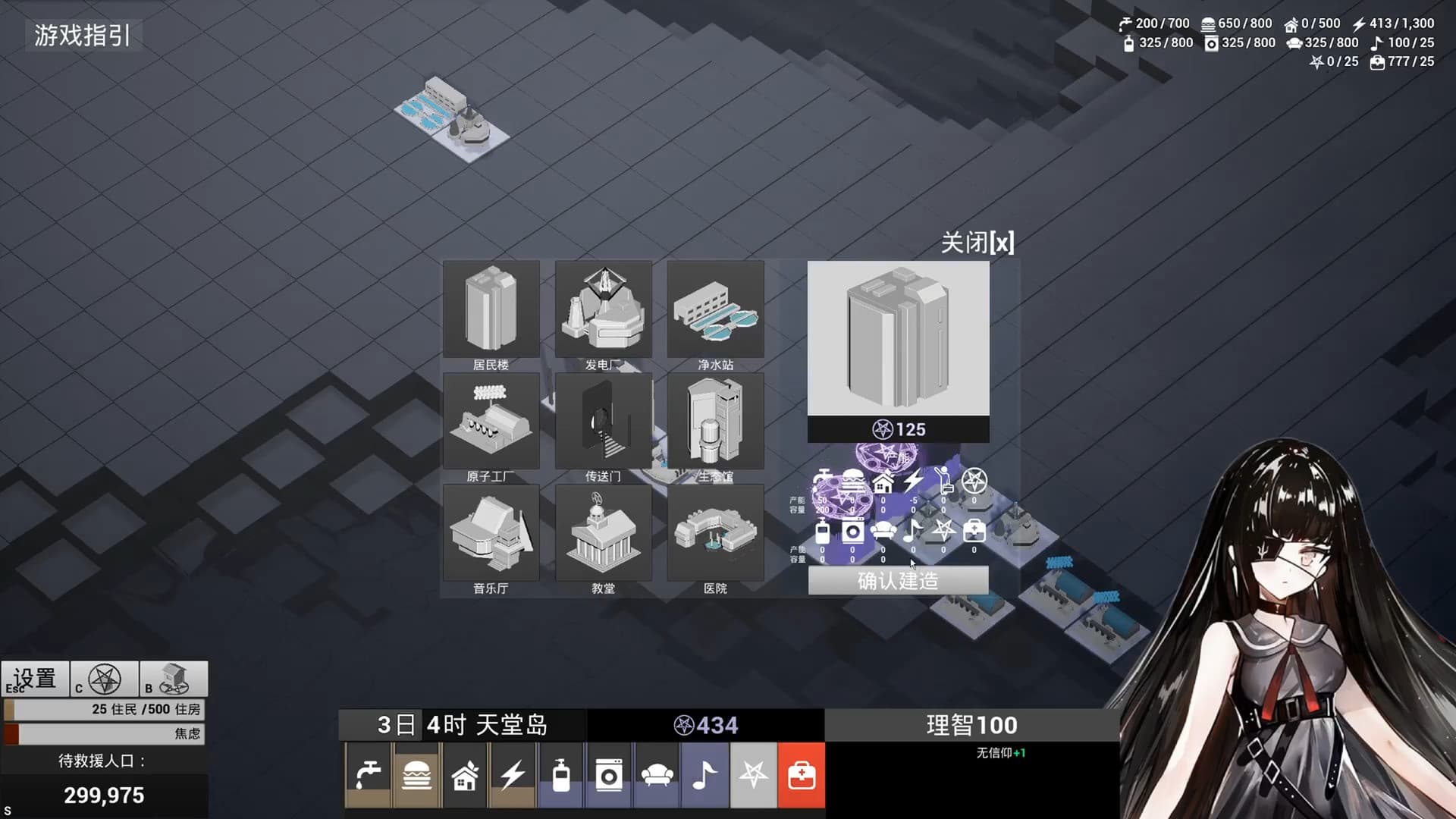Image resolution: width=1456 pixels, height=819 pixels.
Task: Select the water faucet resource icon
Action: pos(368,774)
